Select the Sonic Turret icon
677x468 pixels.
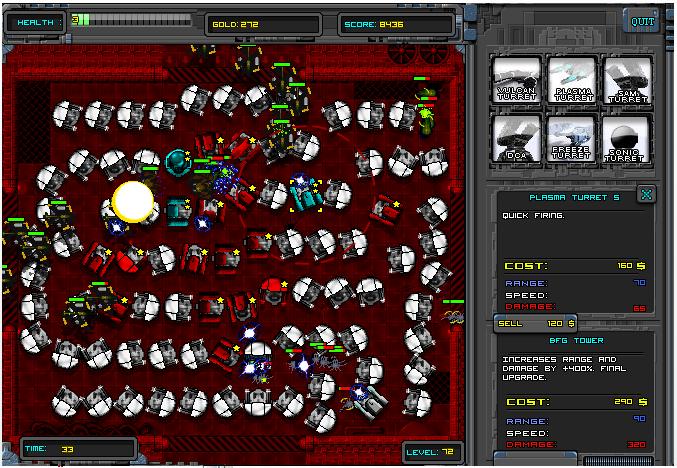point(627,138)
